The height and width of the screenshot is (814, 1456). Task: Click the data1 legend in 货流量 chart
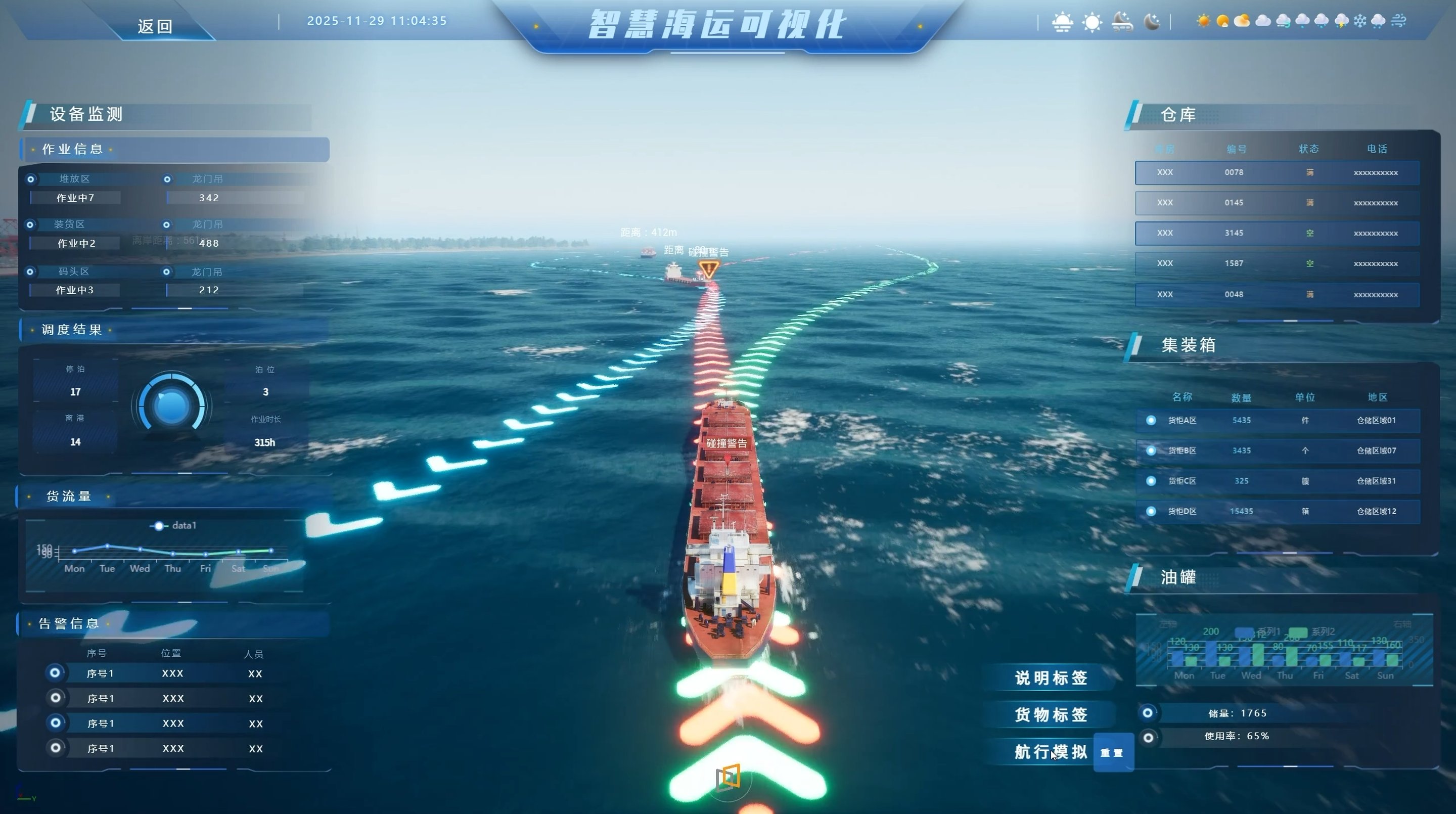(x=176, y=525)
